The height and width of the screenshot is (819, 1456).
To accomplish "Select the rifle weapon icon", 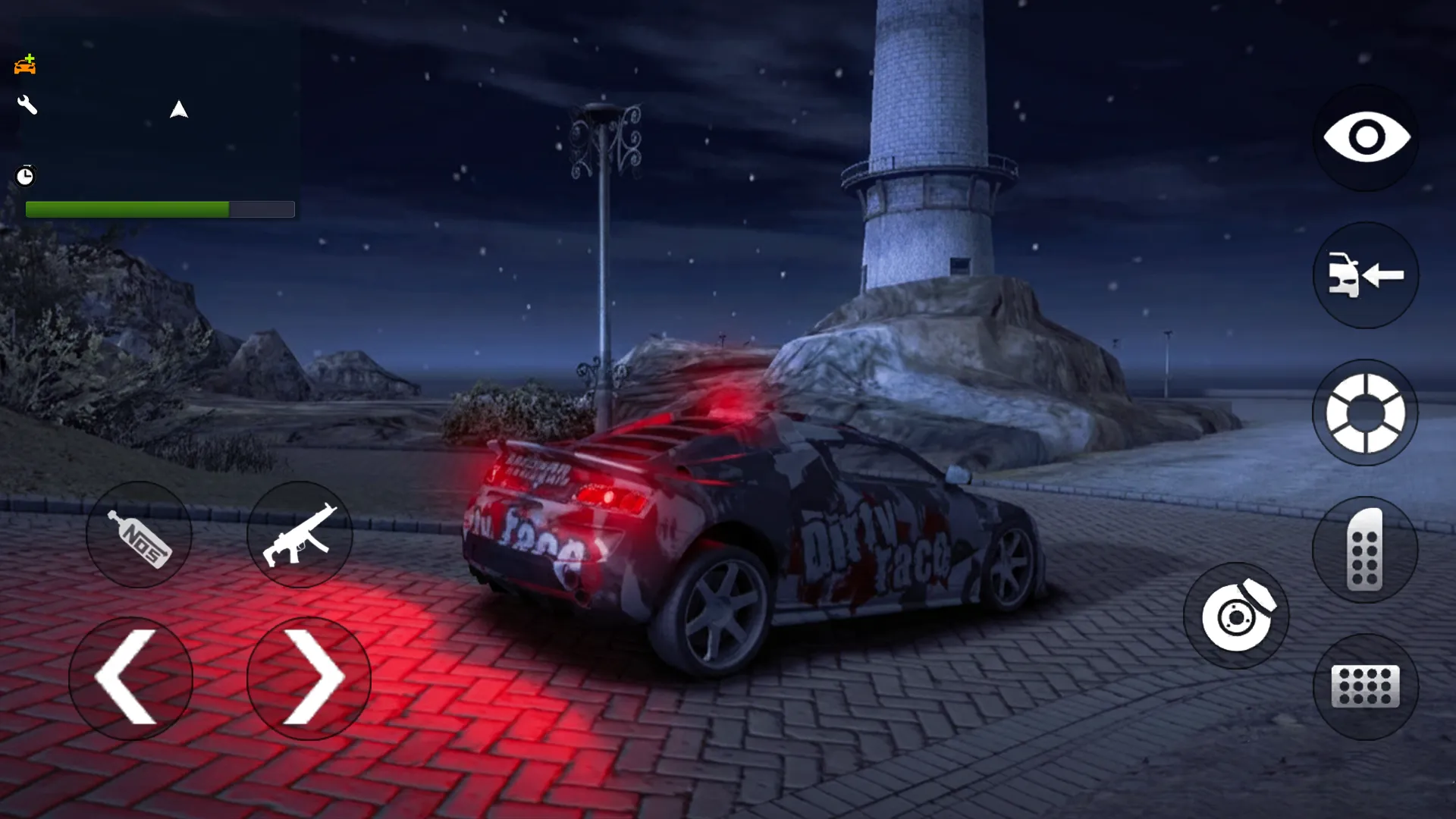I will [x=301, y=535].
